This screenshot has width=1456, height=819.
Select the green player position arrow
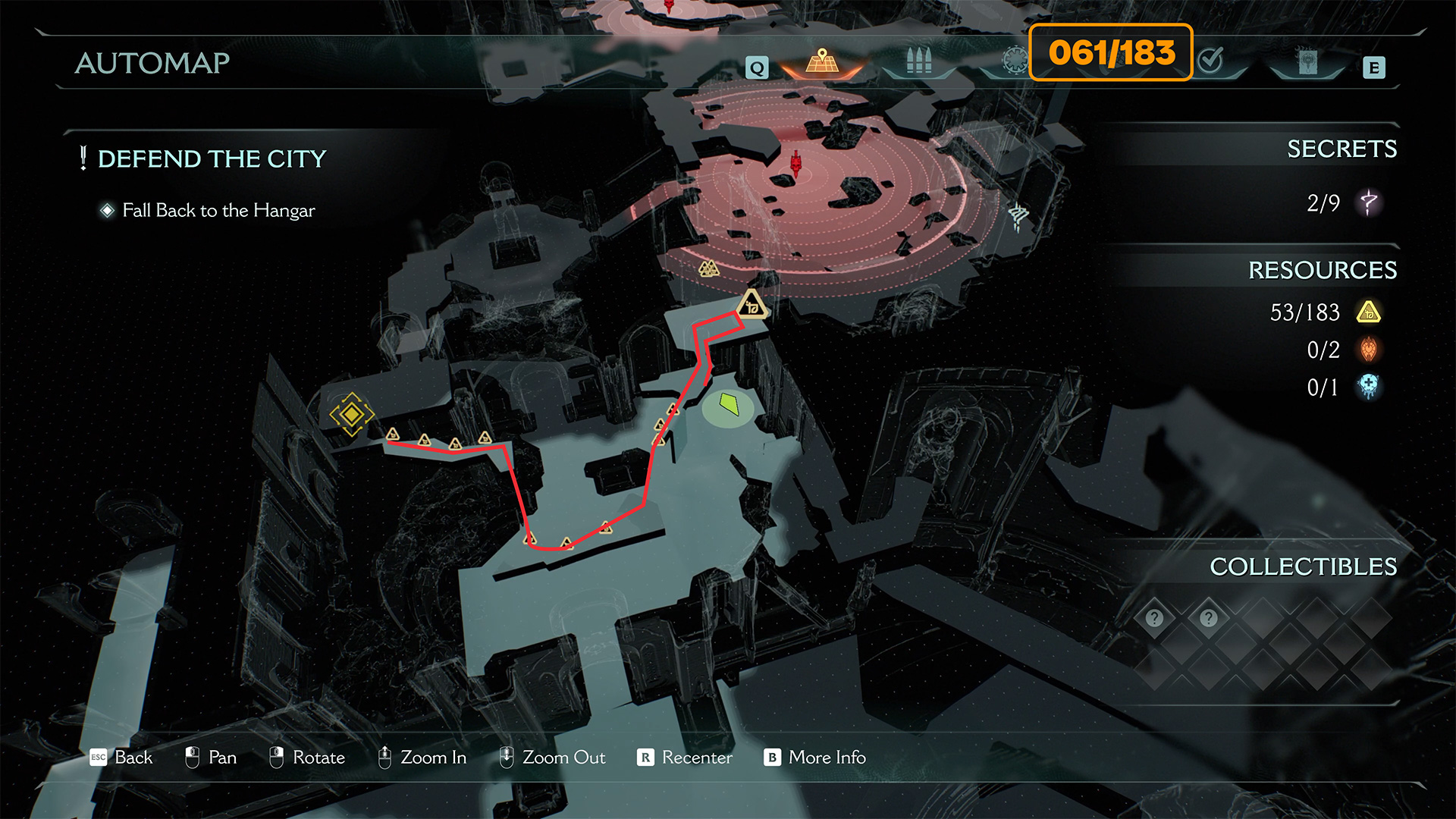pos(729,403)
